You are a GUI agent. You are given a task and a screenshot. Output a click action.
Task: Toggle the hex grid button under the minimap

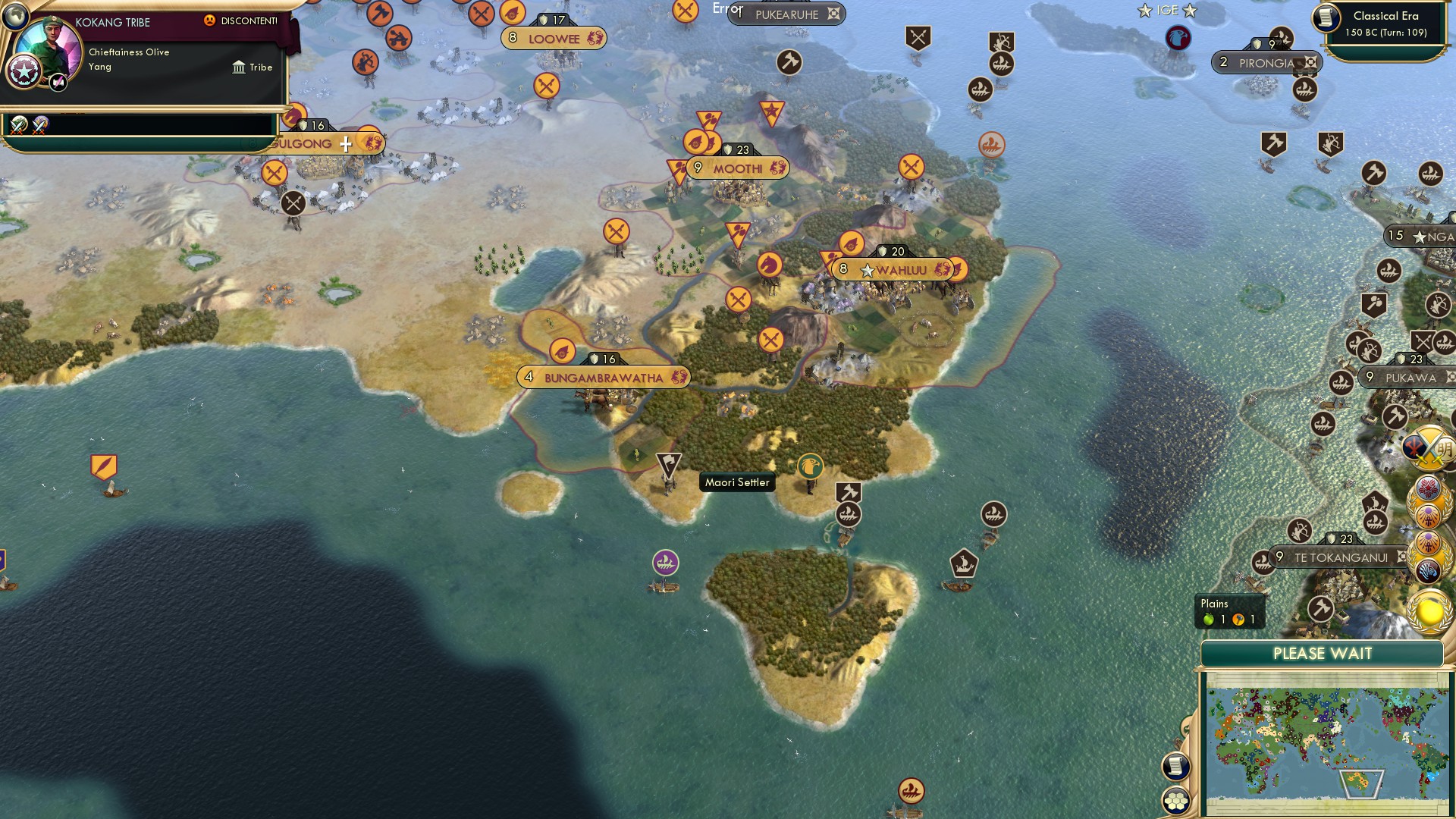(x=1176, y=797)
